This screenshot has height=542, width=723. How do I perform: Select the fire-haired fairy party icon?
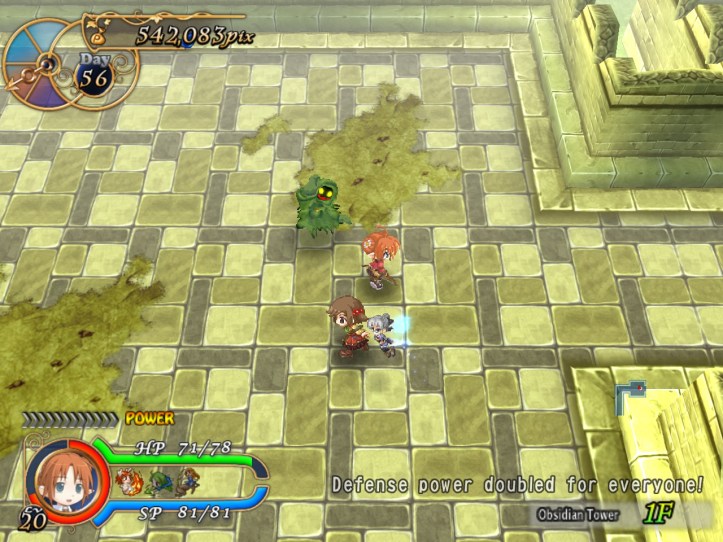click(x=129, y=485)
